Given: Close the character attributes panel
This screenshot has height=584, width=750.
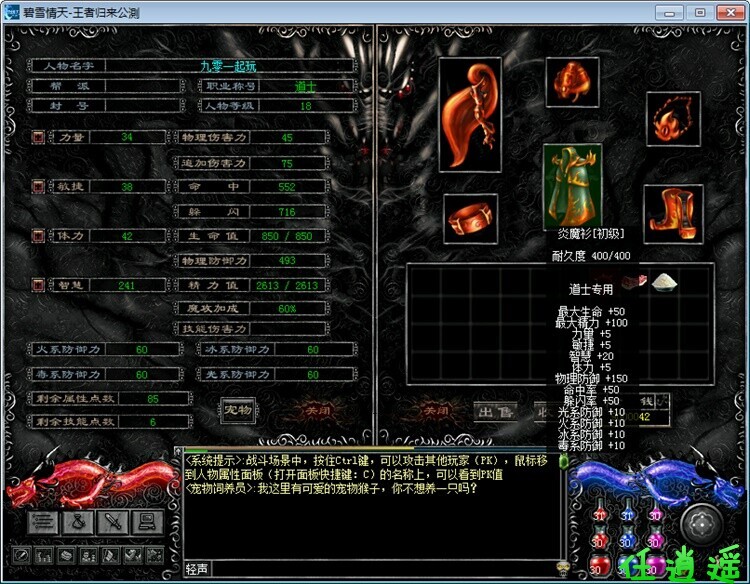Looking at the screenshot, I should (x=316, y=410).
